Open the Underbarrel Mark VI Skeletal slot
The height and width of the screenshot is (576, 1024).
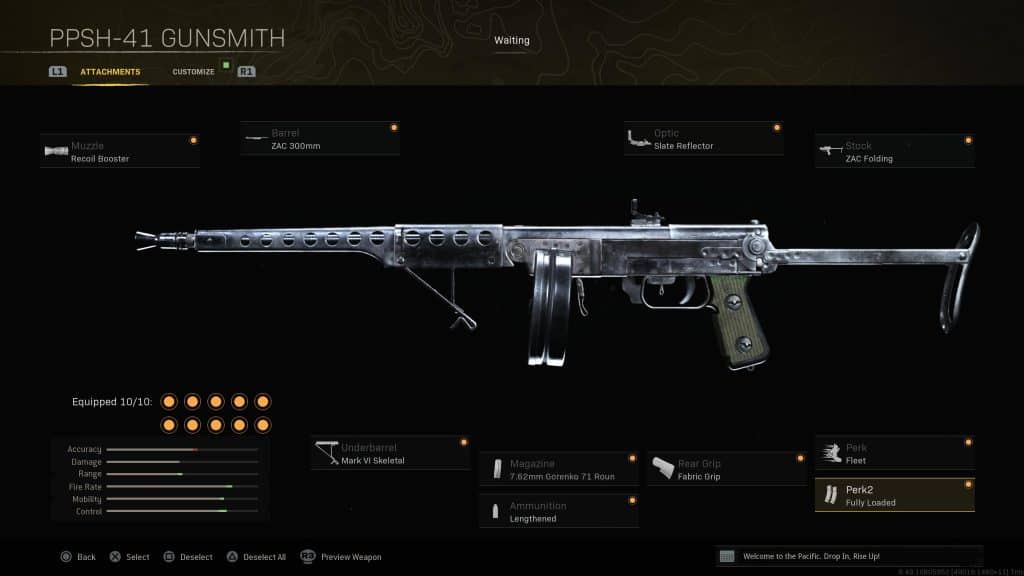pyautogui.click(x=390, y=454)
